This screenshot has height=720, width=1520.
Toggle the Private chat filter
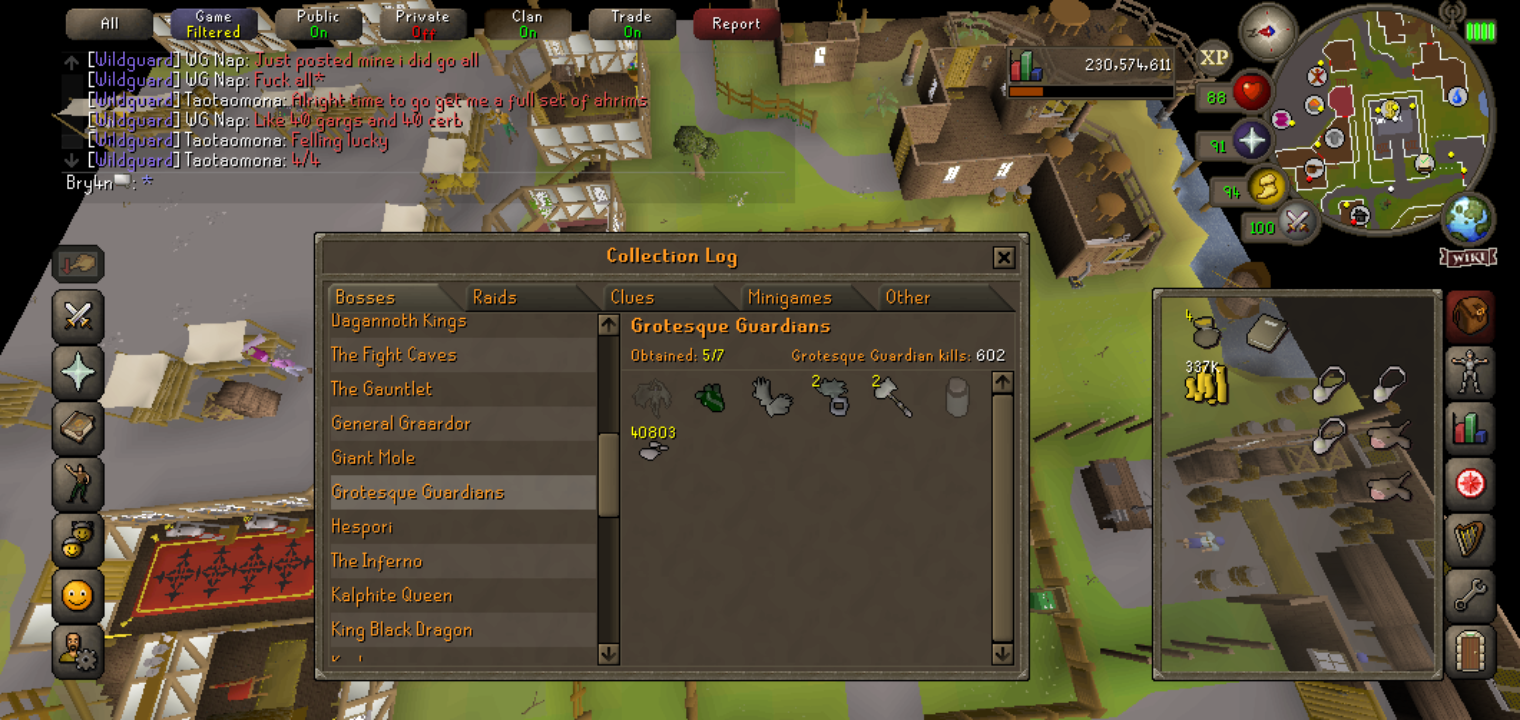(x=422, y=24)
